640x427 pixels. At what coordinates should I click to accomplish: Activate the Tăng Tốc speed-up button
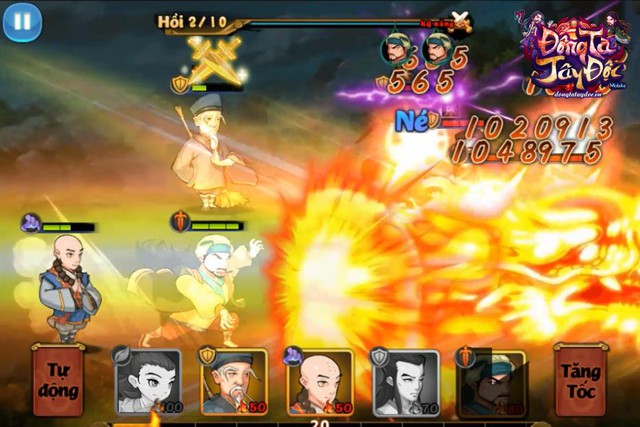582,377
